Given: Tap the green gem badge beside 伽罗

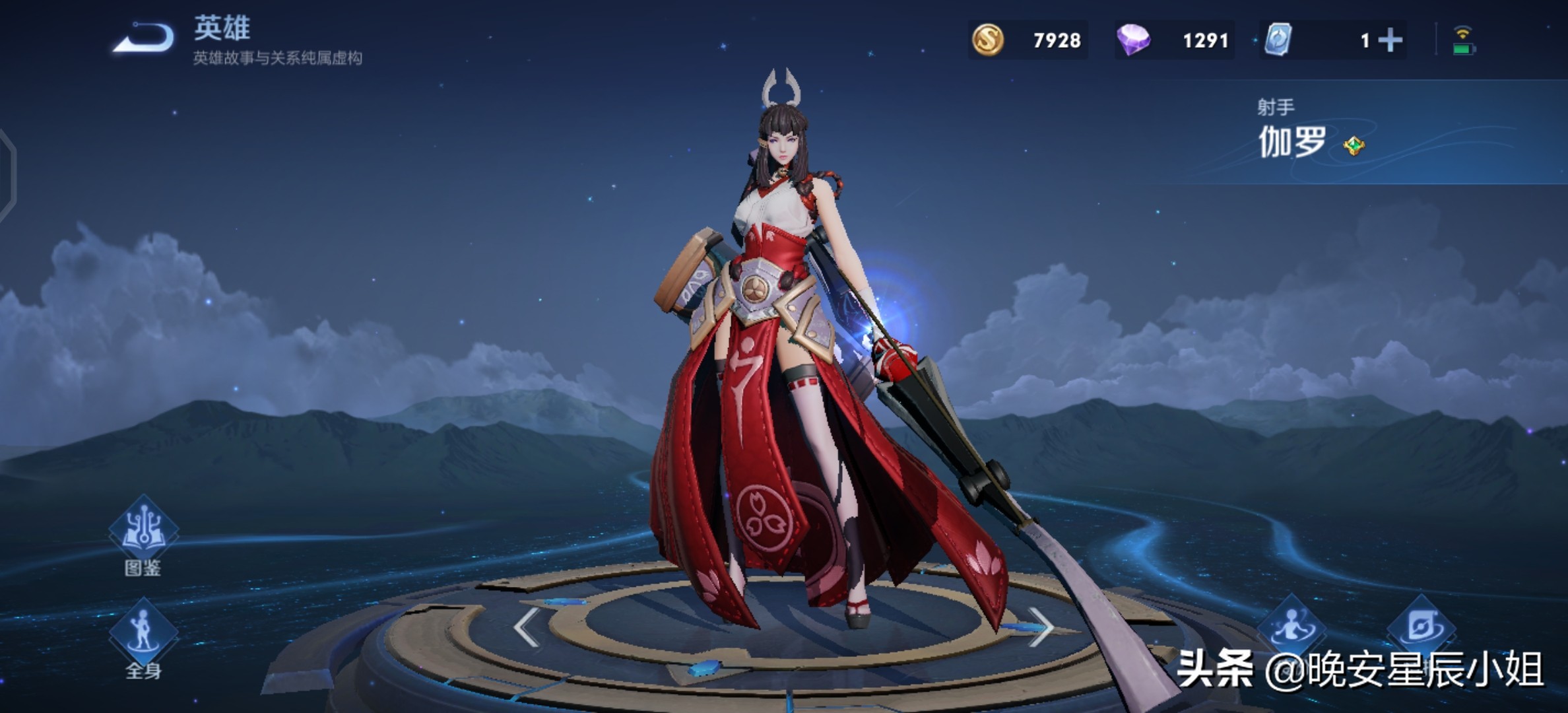Looking at the screenshot, I should point(1354,145).
